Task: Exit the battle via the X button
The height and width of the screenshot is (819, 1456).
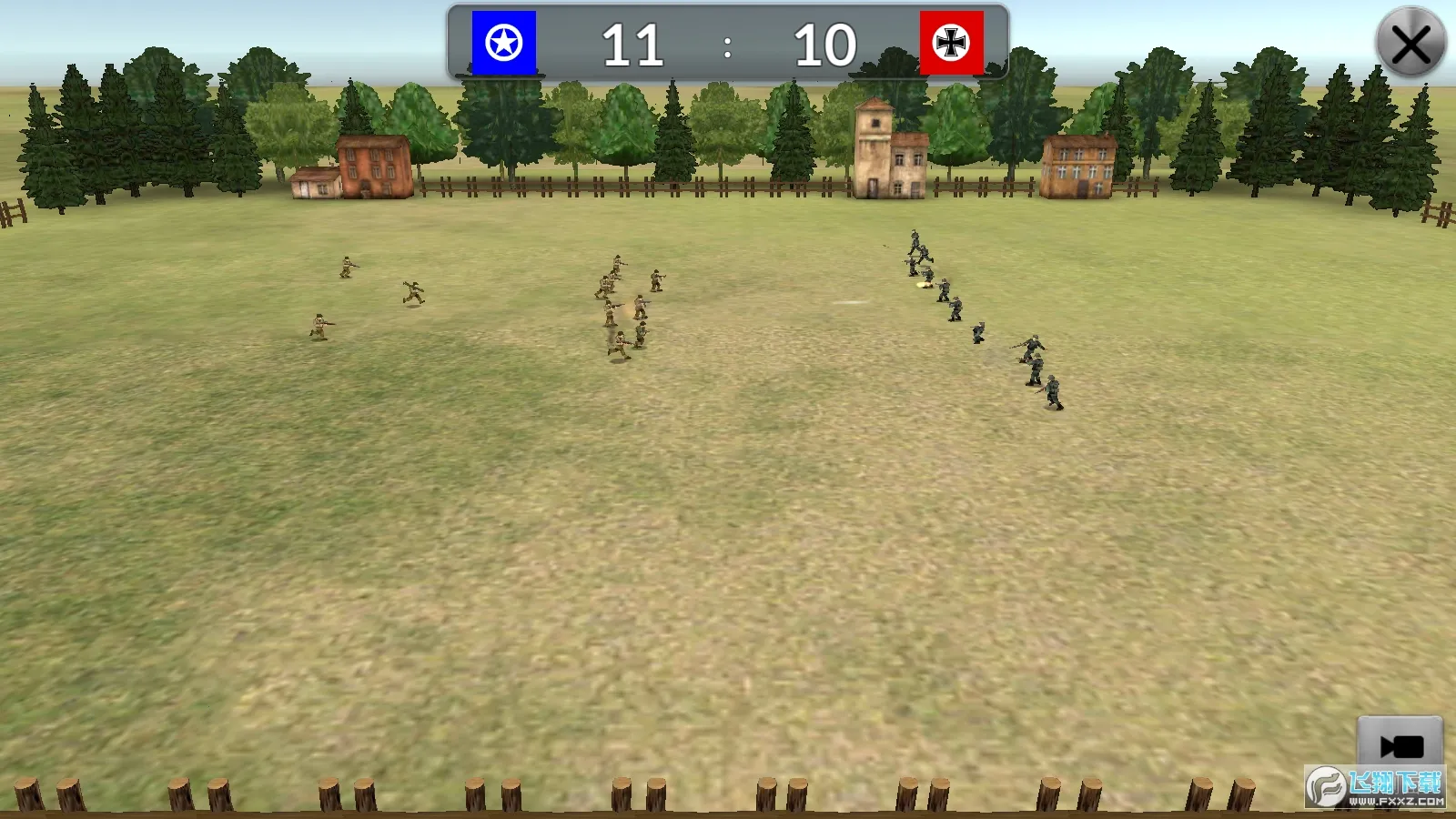Action: pyautogui.click(x=1411, y=44)
